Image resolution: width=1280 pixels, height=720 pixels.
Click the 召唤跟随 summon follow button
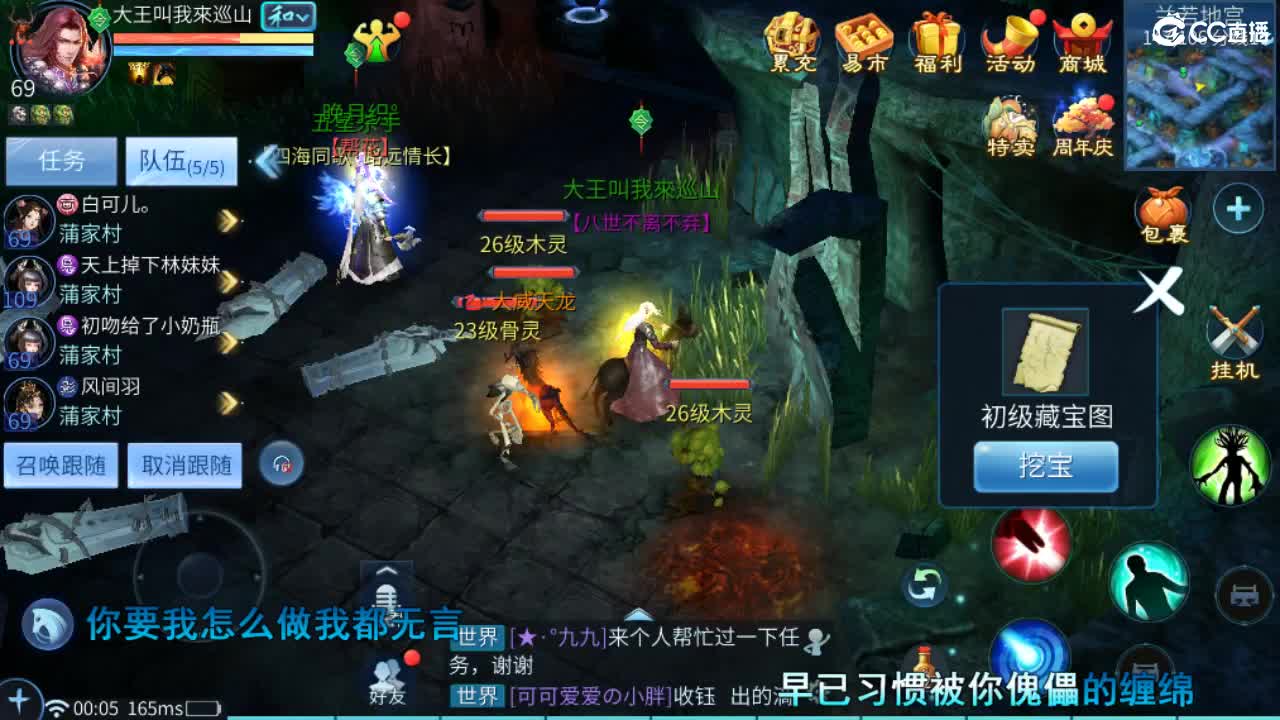62,466
